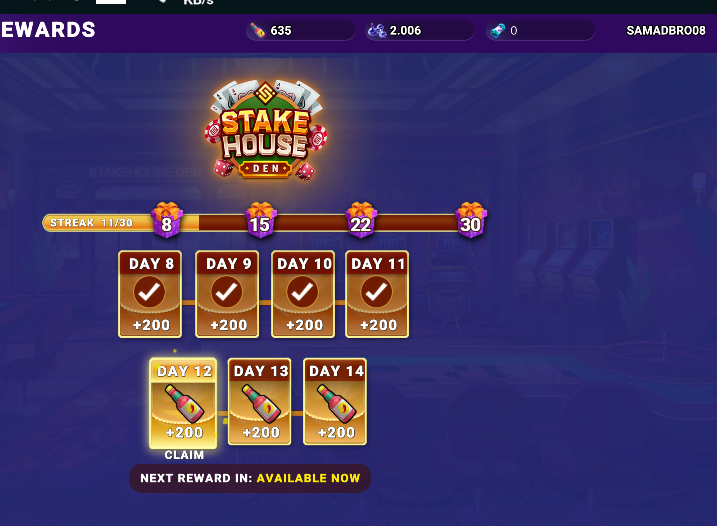This screenshot has width=717, height=526.
Task: Click the streak gift box numbered 22
Action: (360, 220)
